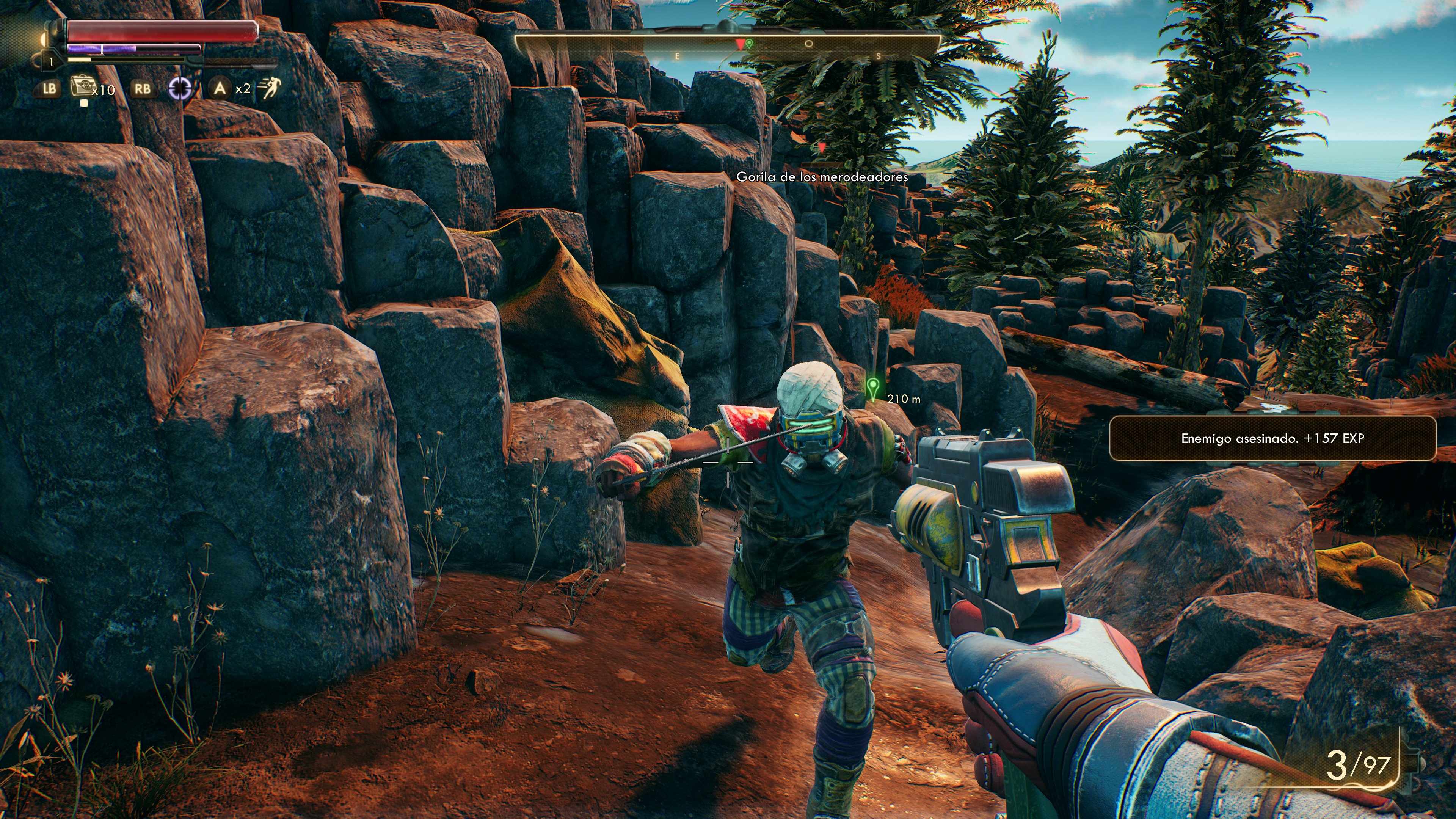Click the E direction letter on the compass
The image size is (1456, 819).
[x=677, y=56]
